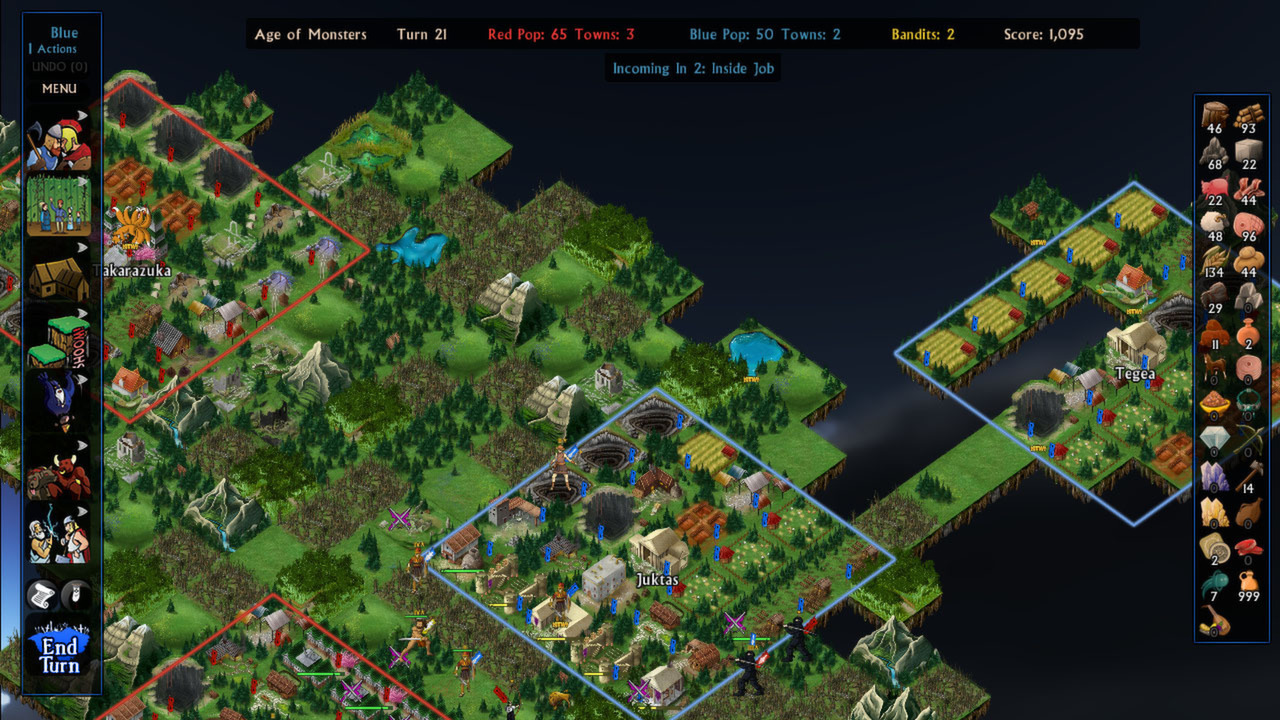Click the Incoming In 2: Inside Job banner
This screenshot has width=1280, height=720.
point(692,68)
